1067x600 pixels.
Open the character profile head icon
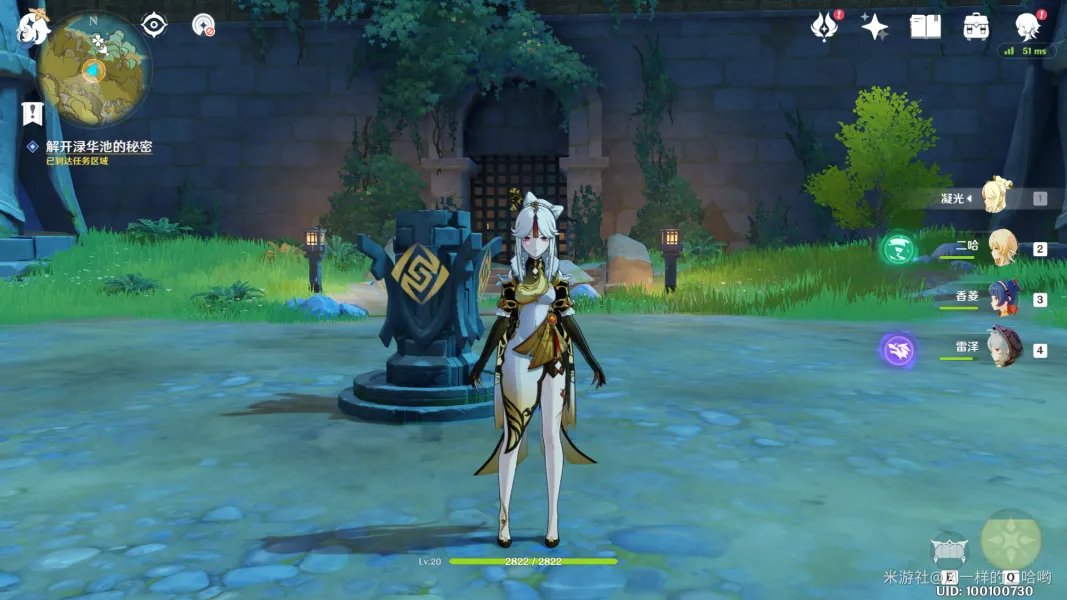pyautogui.click(x=1027, y=27)
